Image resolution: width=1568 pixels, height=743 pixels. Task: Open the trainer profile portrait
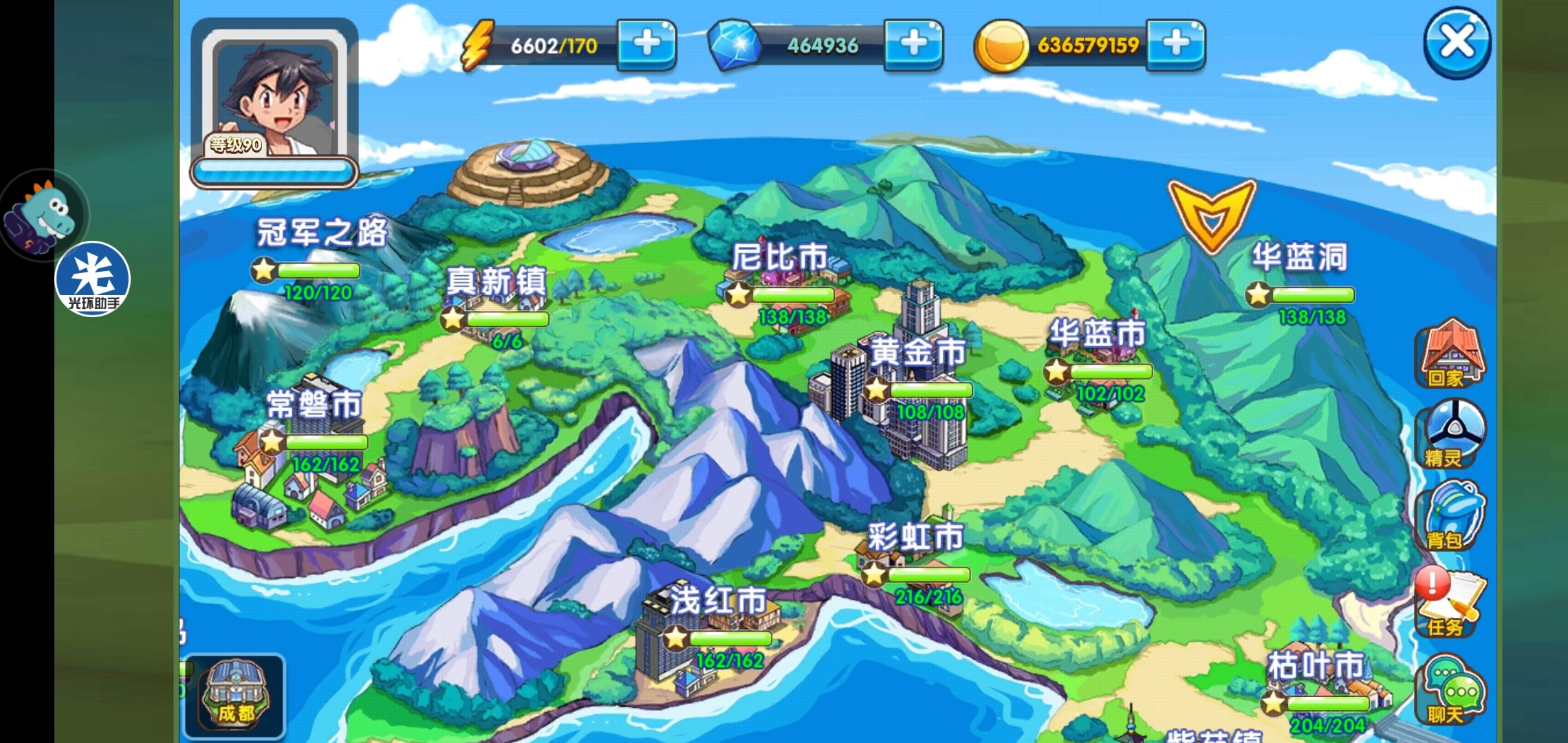pyautogui.click(x=274, y=96)
